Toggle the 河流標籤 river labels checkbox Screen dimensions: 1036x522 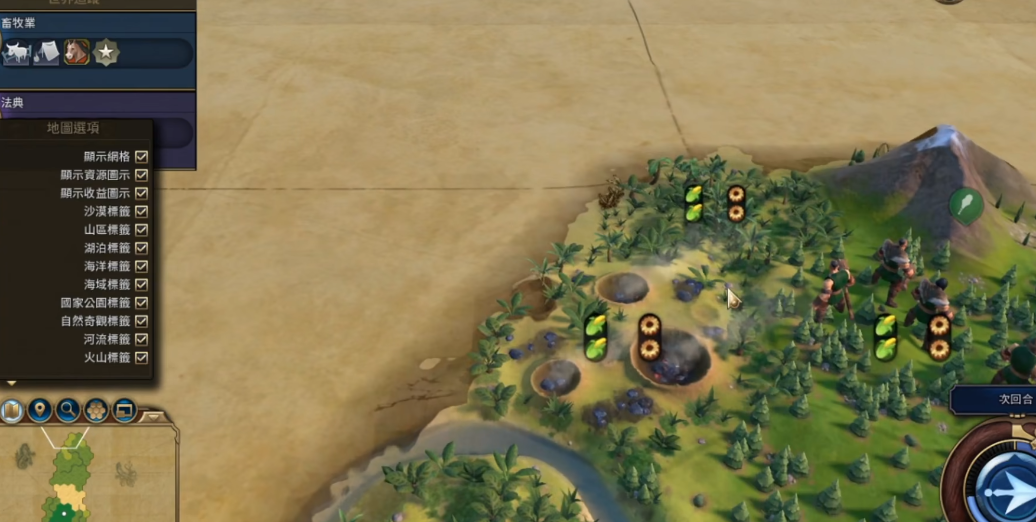[x=141, y=340]
